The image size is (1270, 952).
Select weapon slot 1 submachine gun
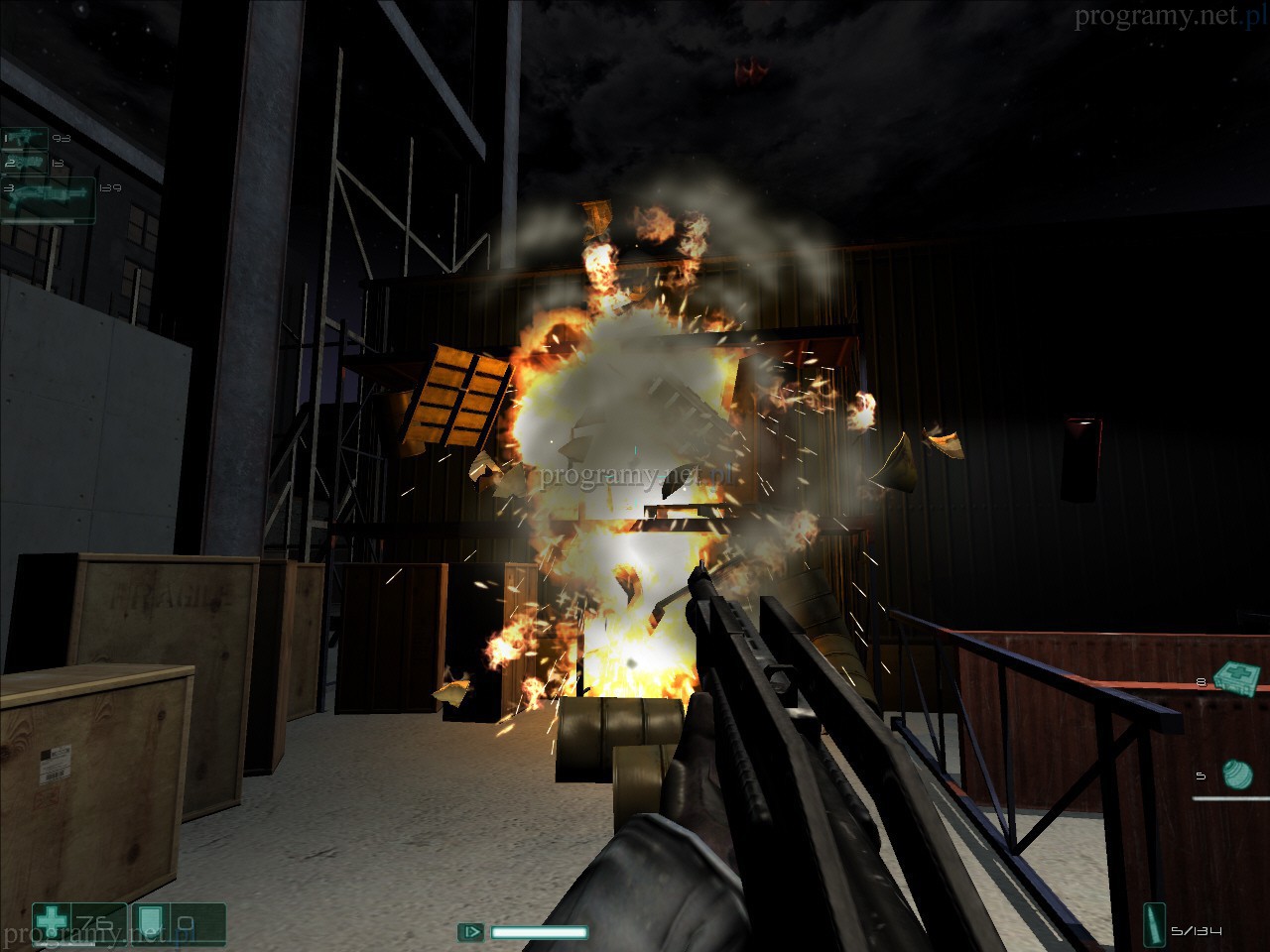28,139
